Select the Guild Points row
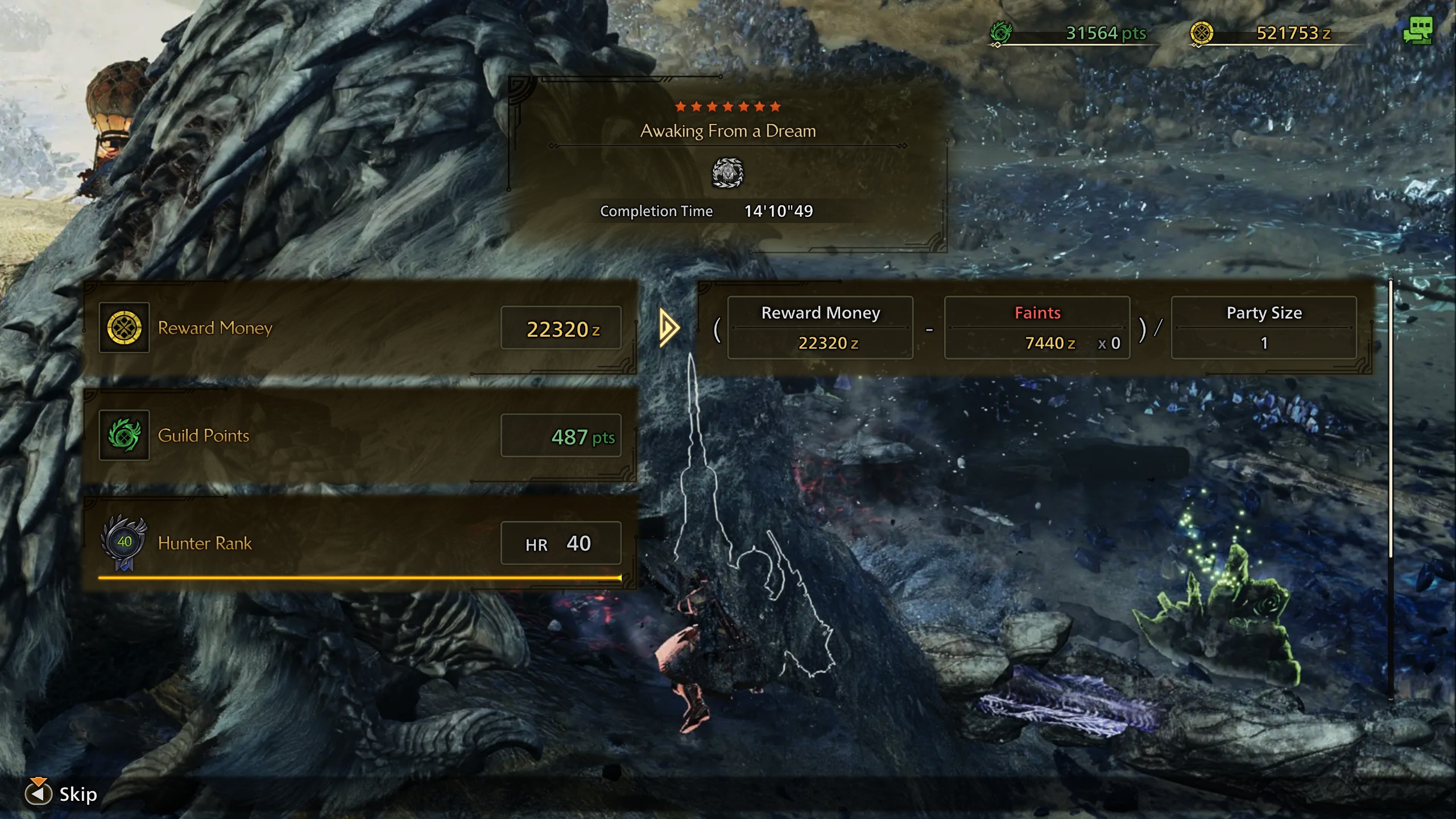This screenshot has height=819, width=1456. pyautogui.click(x=359, y=436)
